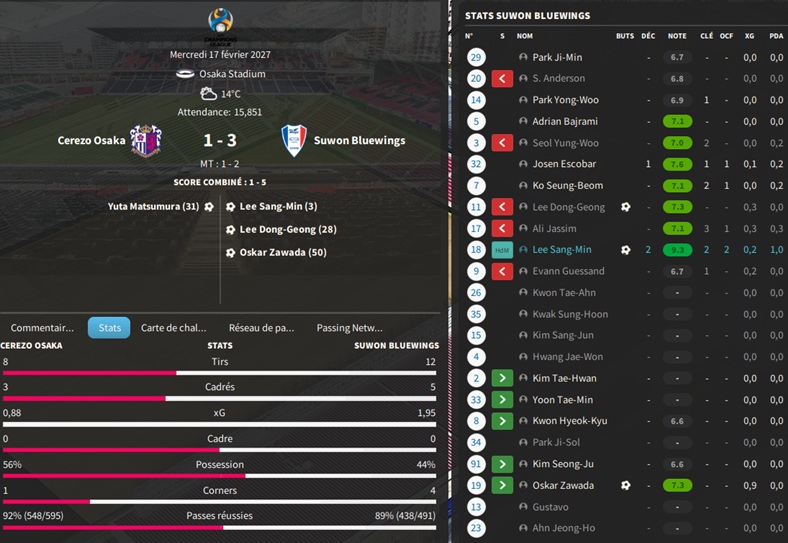Sort players by the xG column
Viewport: 788px width, 543px height.
pos(749,35)
